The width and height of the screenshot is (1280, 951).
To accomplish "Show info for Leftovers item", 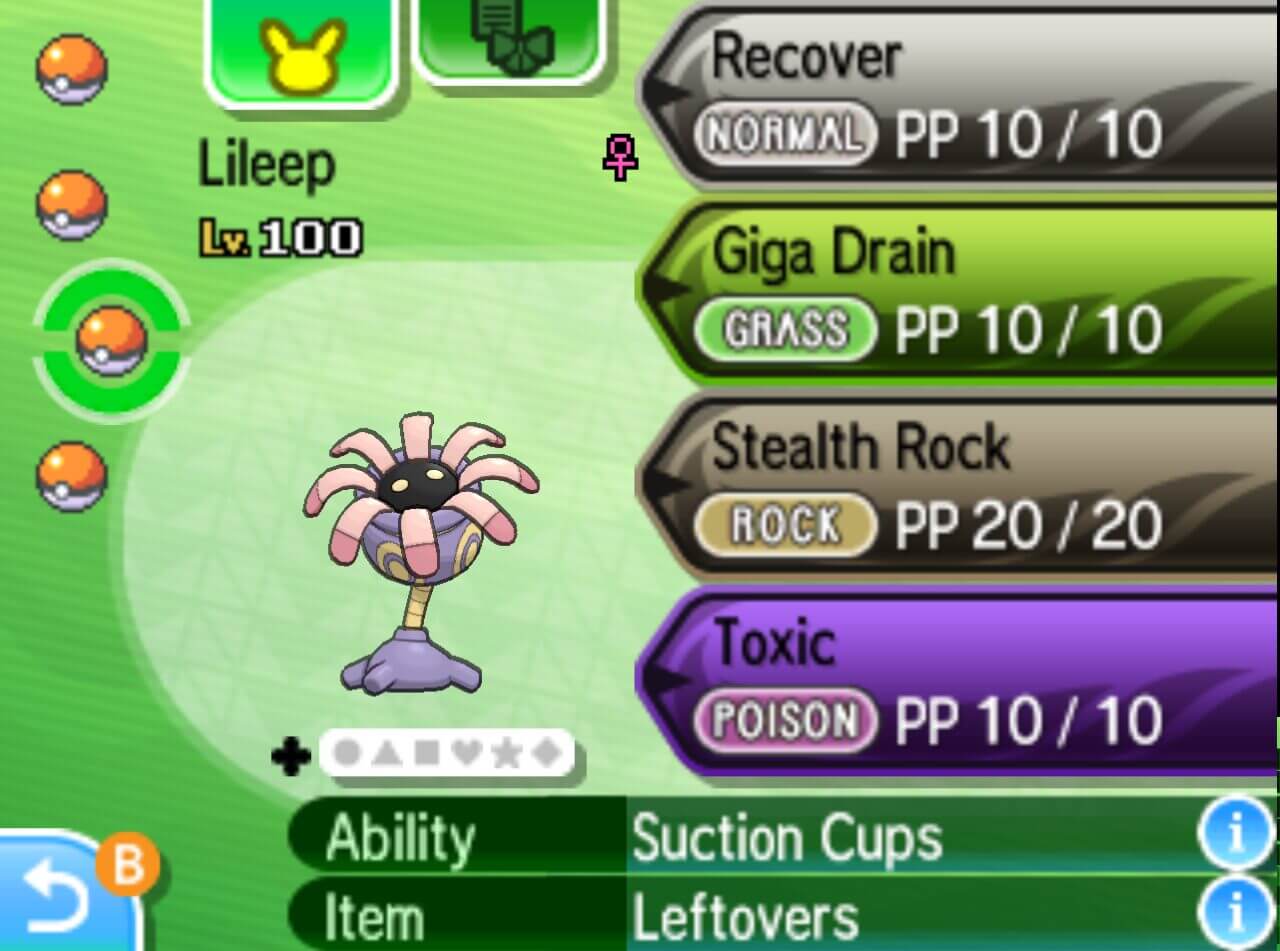I will [x=1236, y=917].
